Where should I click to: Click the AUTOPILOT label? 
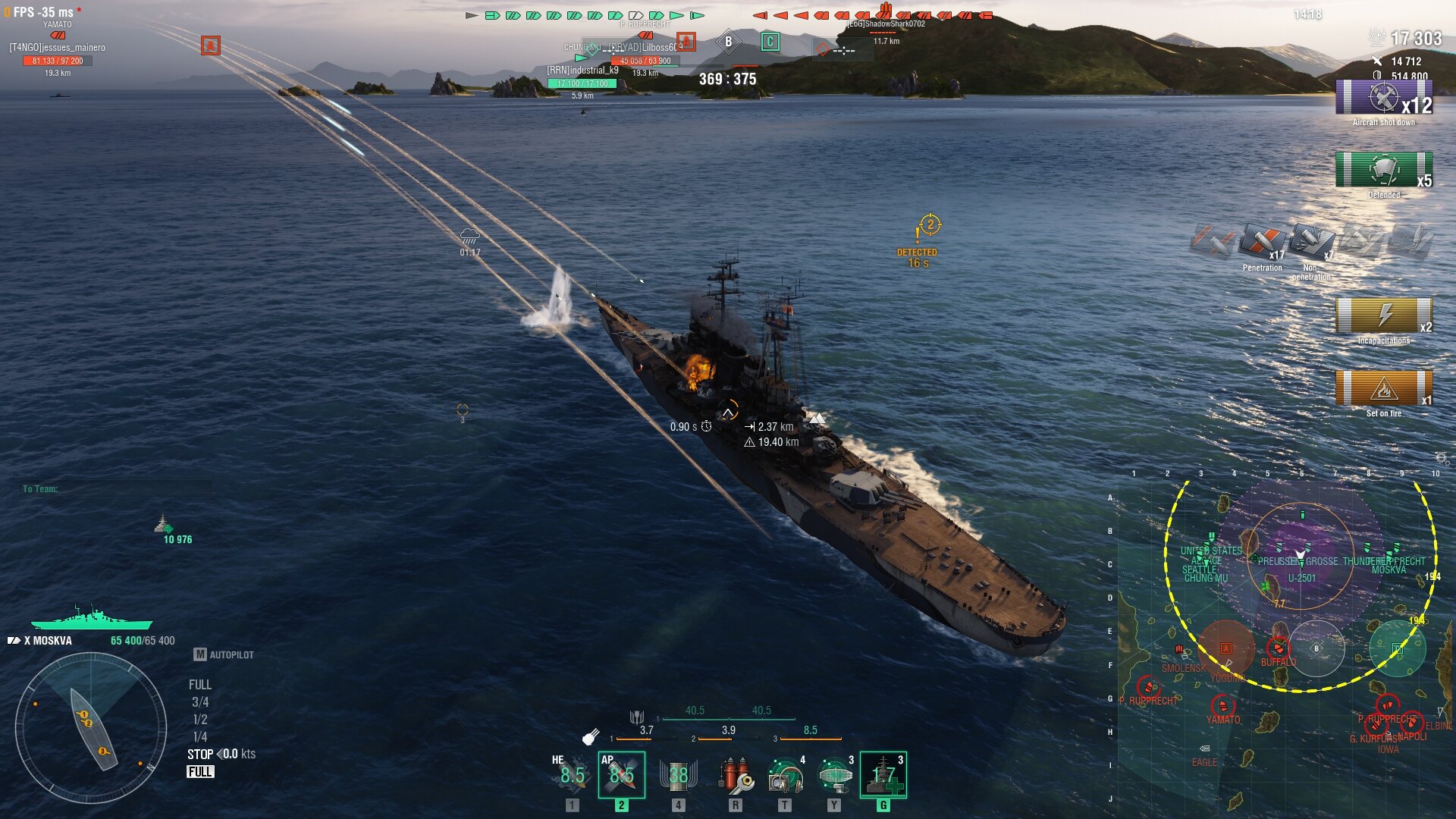point(231,654)
